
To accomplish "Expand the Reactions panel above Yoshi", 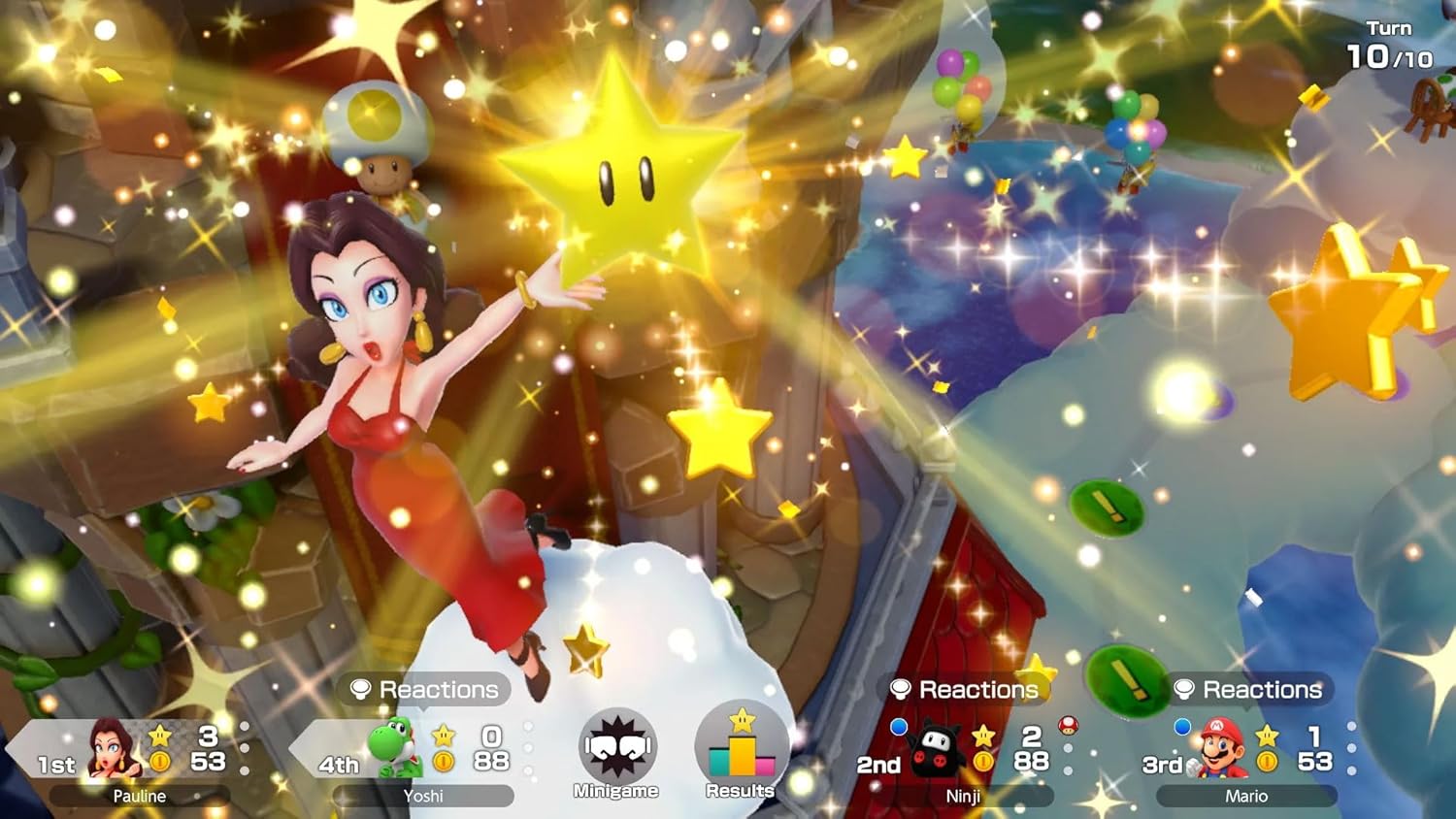I will click(422, 691).
